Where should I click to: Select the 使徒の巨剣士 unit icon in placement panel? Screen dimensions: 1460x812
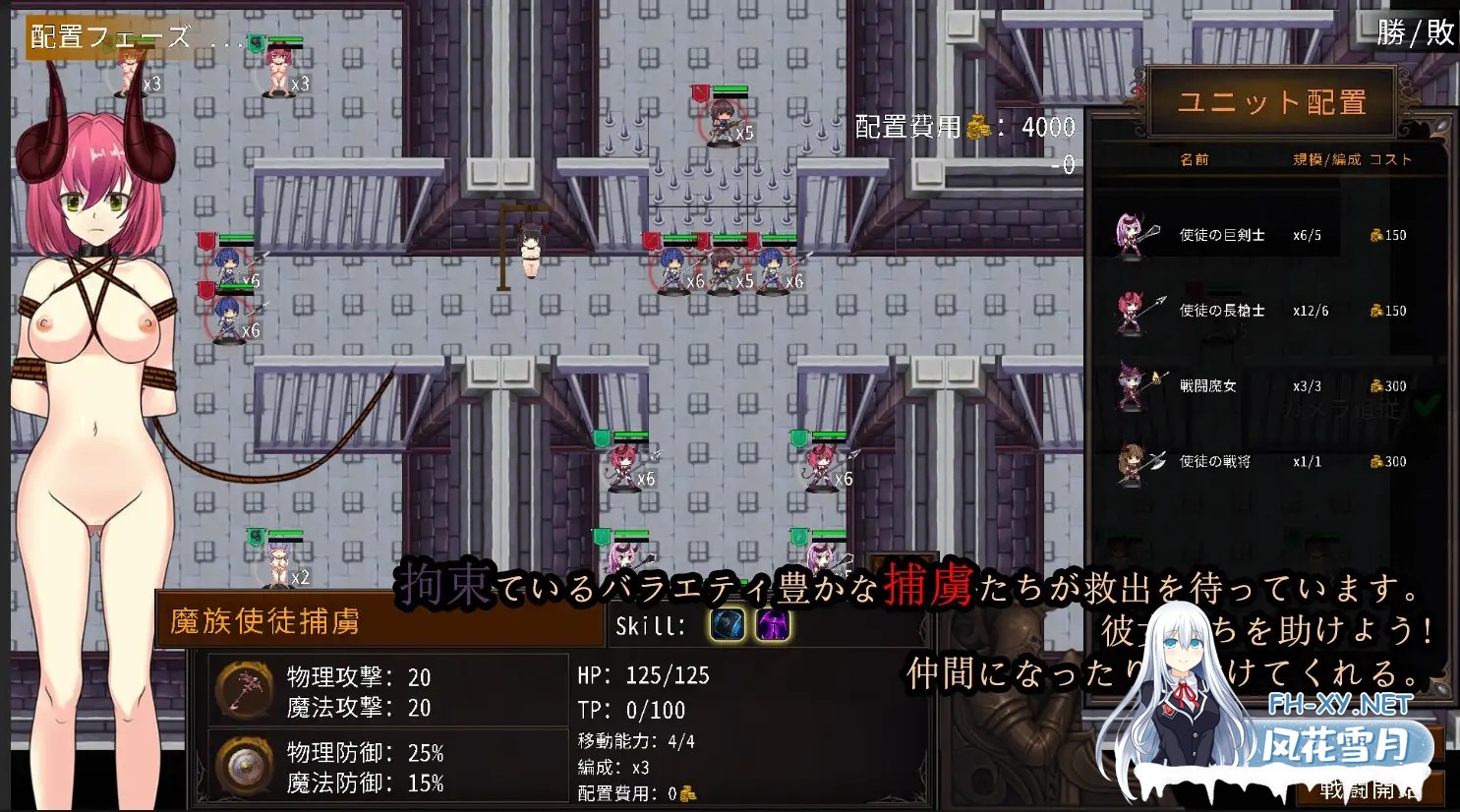1133,234
